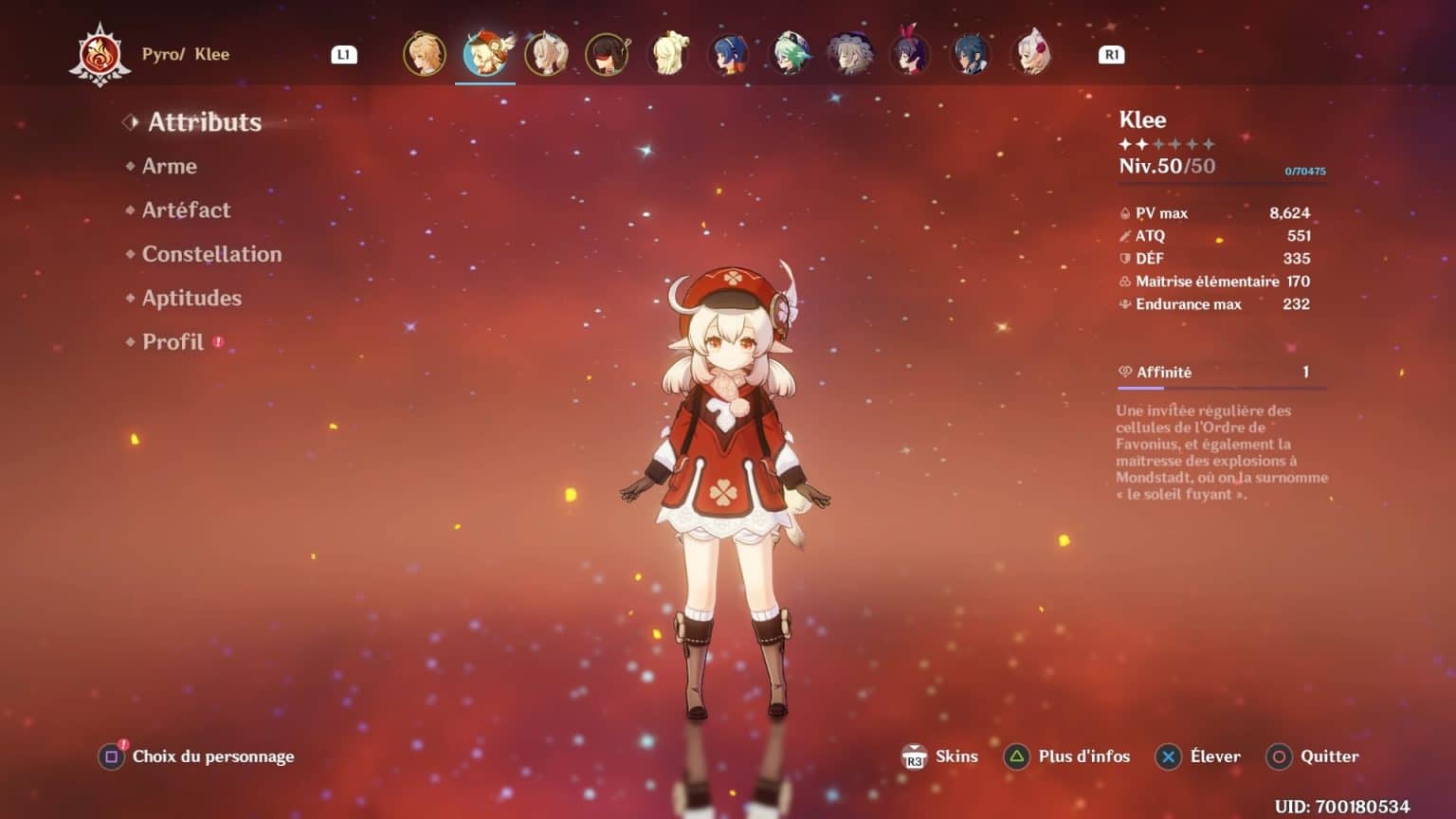Click R1 to page to more characters
Viewport: 1456px width, 819px height.
pos(1110,54)
